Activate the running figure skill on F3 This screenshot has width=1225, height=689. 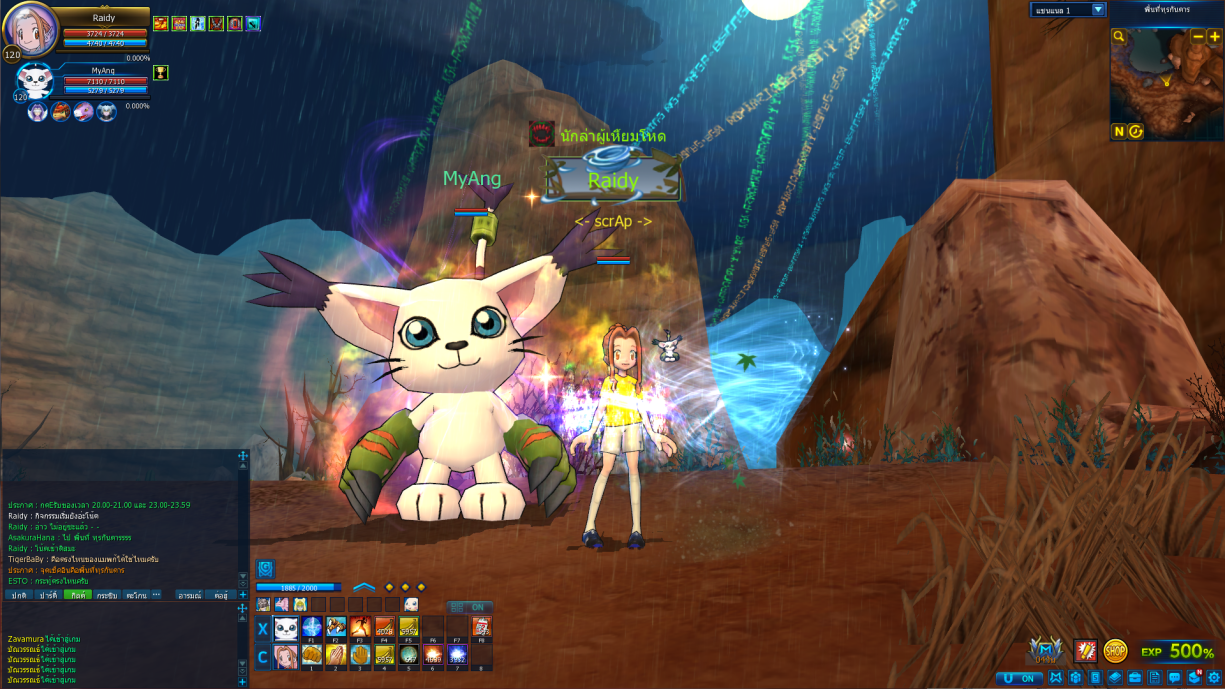pos(360,628)
